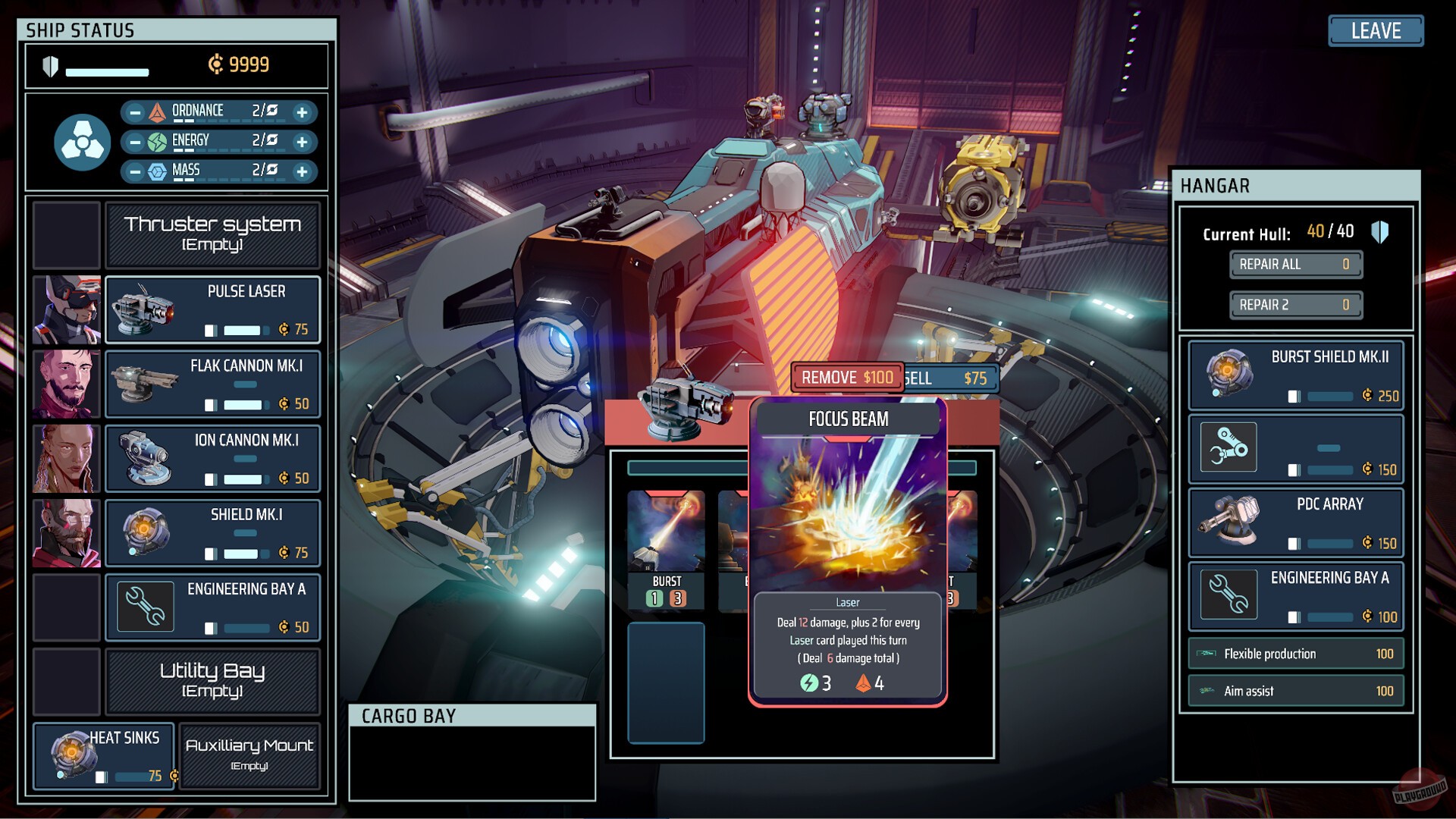Viewport: 1456px width, 819px height.
Task: Increase Mass with the plus button
Action: coord(302,171)
